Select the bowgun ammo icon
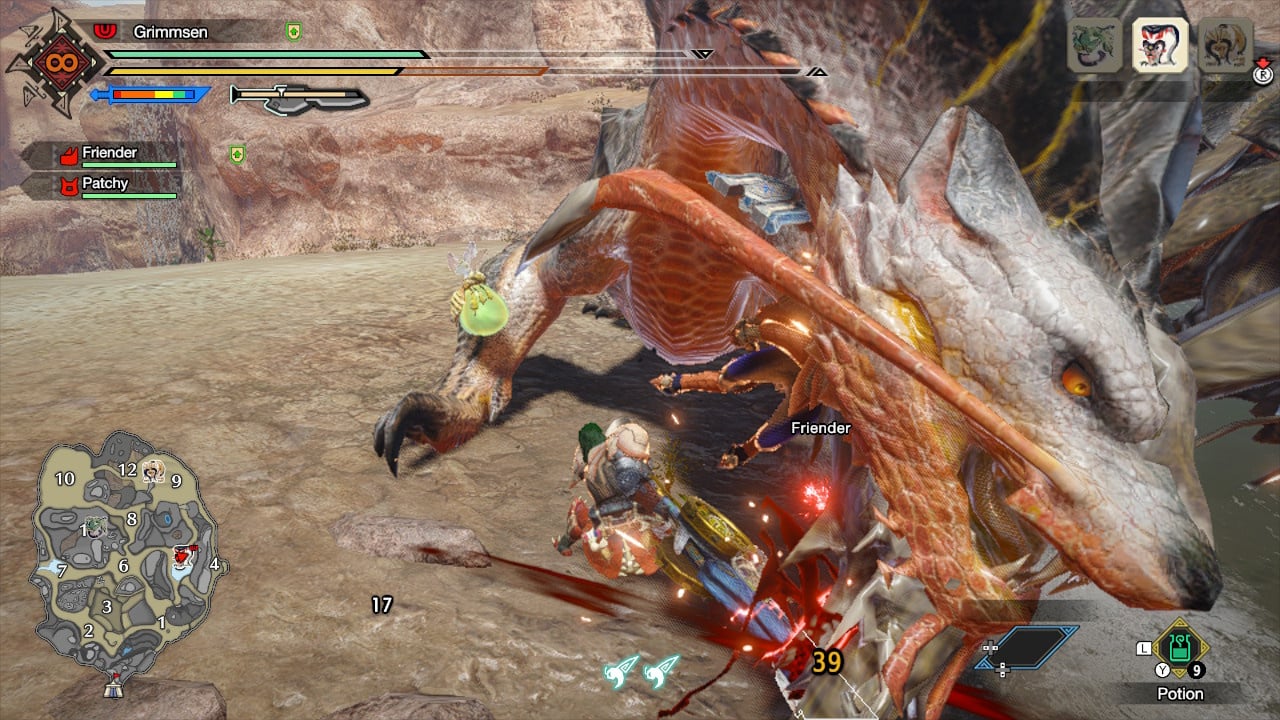Image resolution: width=1280 pixels, height=720 pixels. [298, 96]
